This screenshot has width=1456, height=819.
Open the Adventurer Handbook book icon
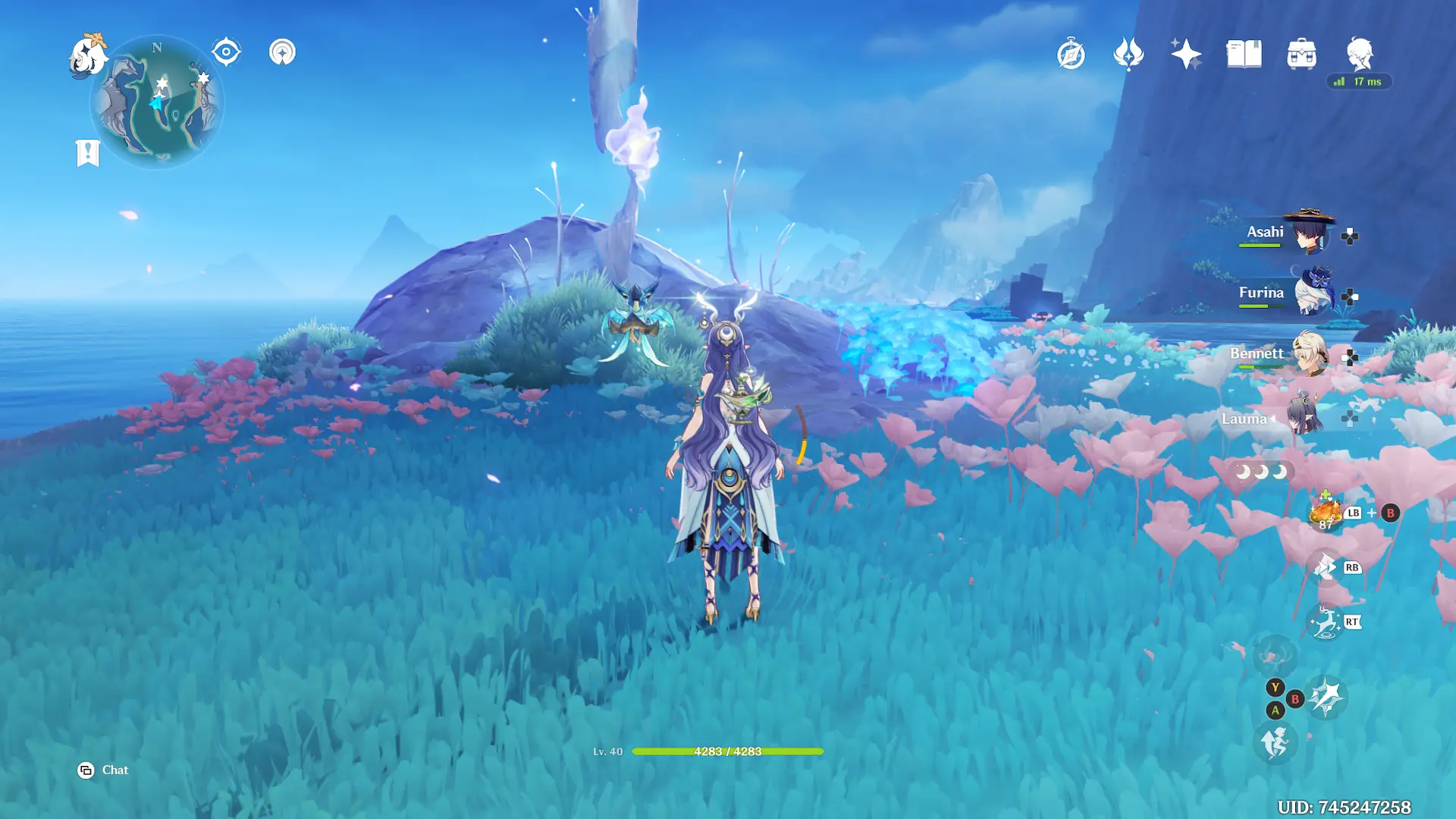pos(1244,55)
